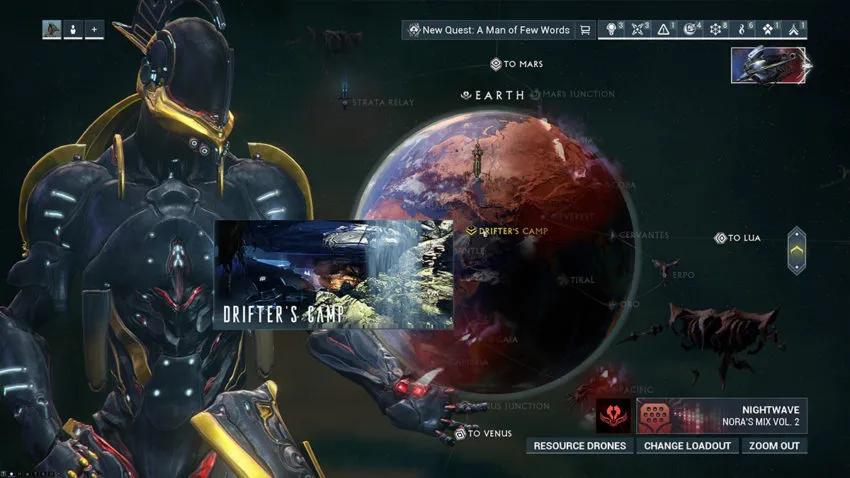Open the snowflake-shaped icon in the top bar

[x=716, y=30]
